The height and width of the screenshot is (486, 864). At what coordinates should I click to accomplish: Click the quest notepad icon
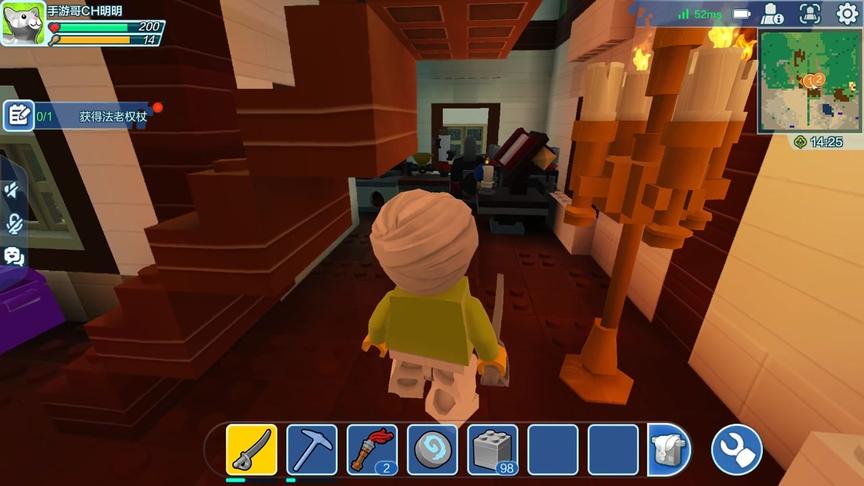(x=18, y=115)
